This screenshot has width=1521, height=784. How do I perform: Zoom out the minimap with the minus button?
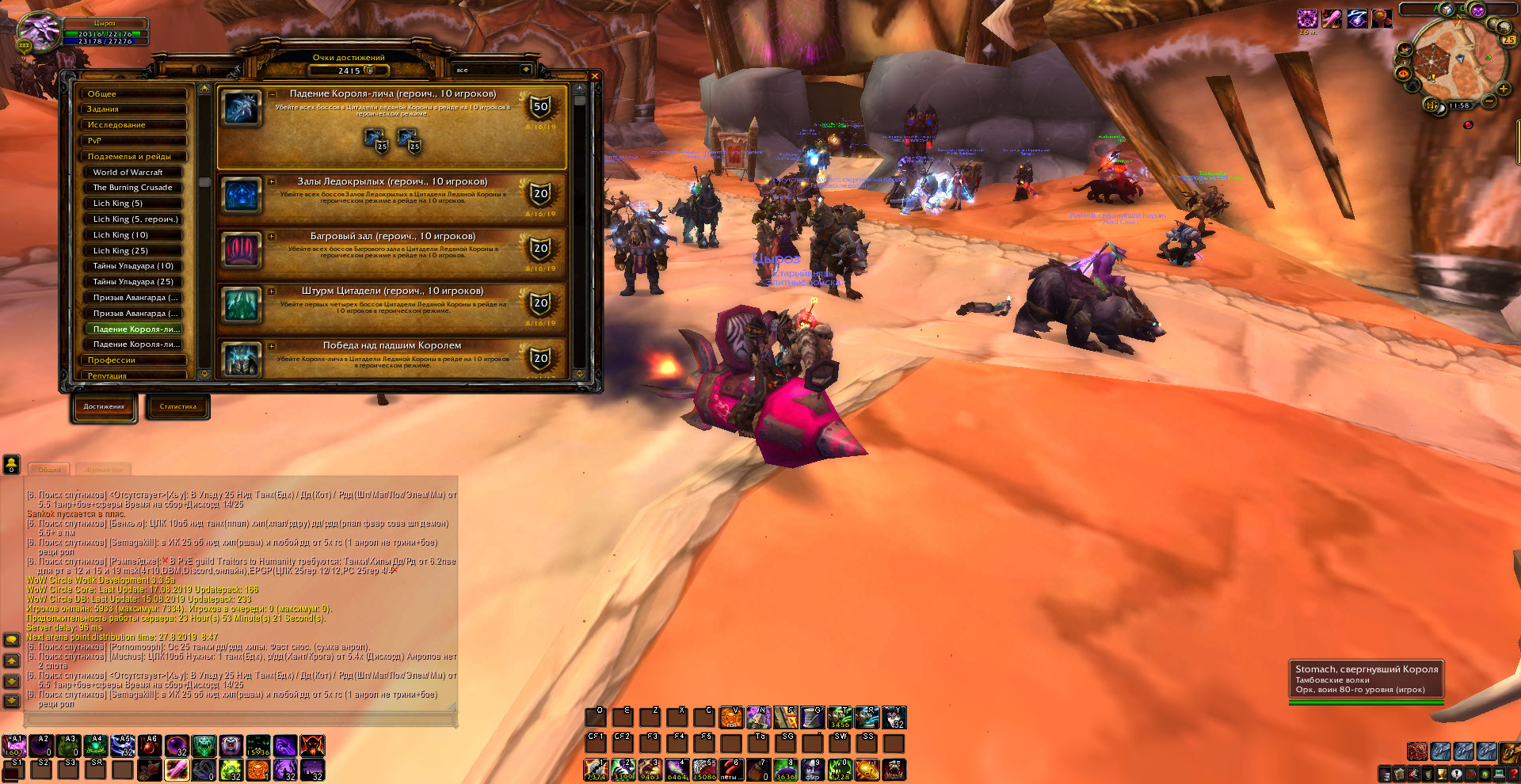(1489, 101)
